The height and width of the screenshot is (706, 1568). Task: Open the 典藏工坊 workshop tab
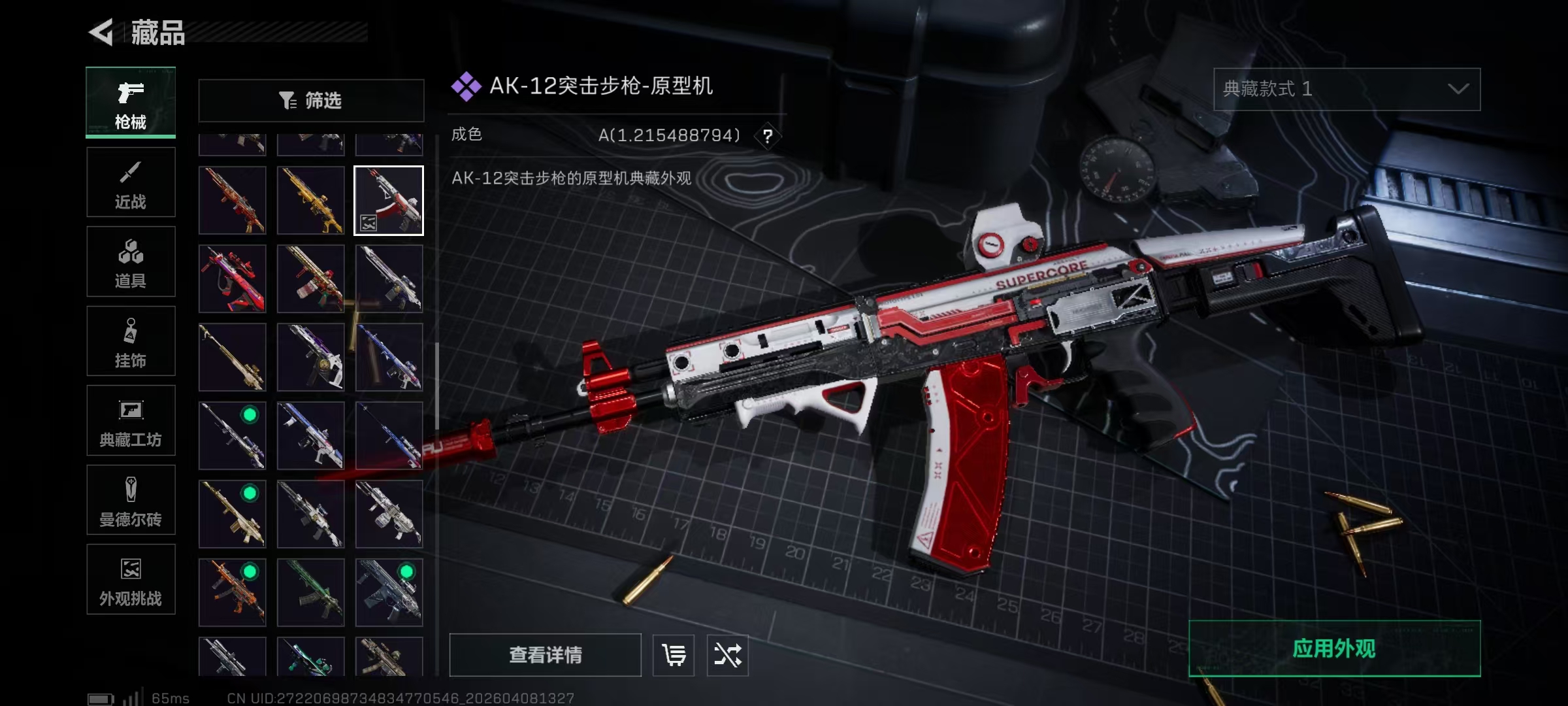[131, 421]
